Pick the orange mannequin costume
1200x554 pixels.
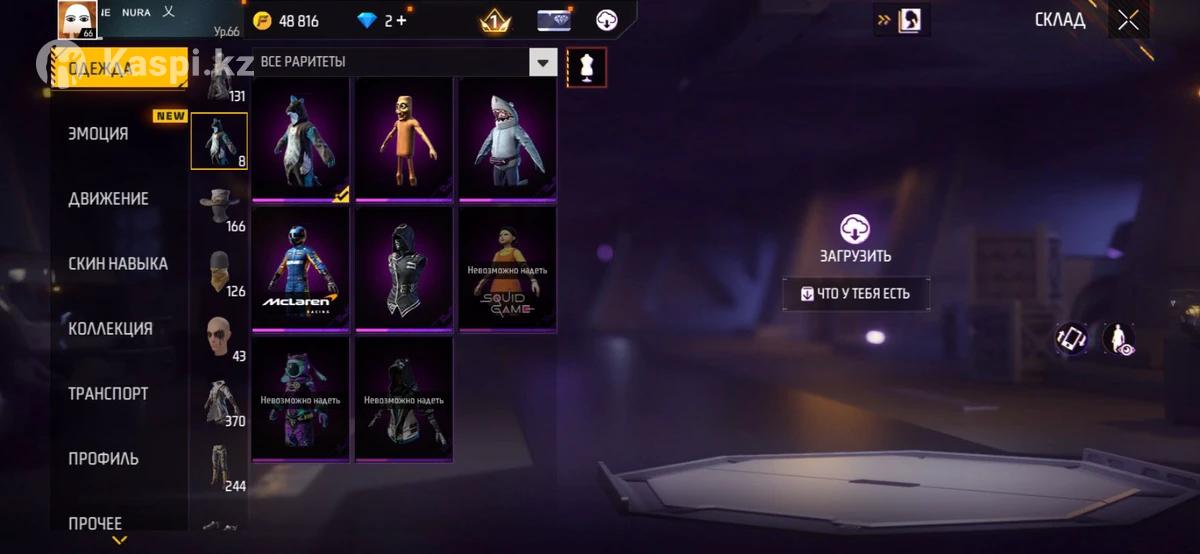(404, 140)
